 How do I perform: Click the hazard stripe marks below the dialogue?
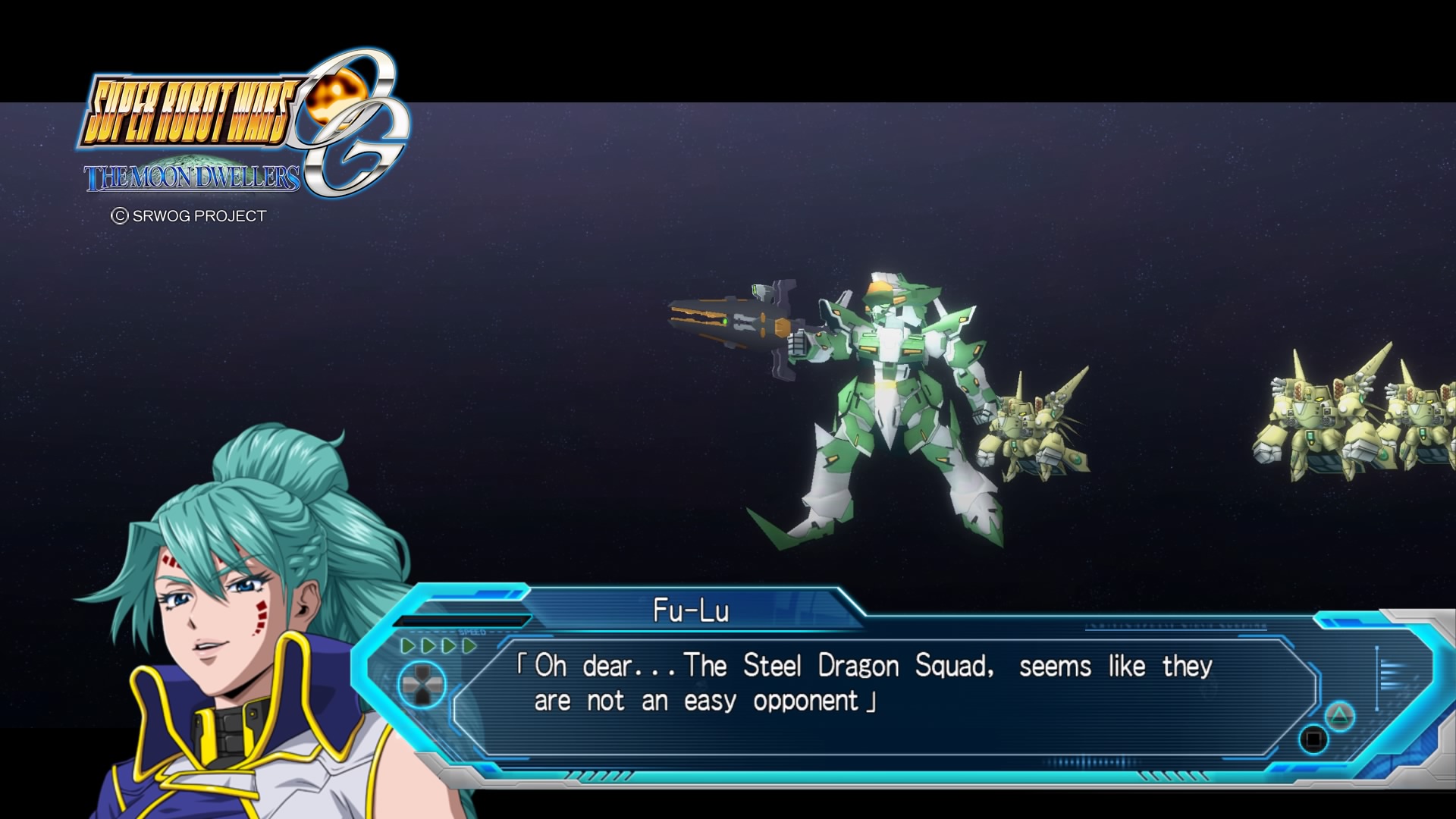pyautogui.click(x=598, y=776)
